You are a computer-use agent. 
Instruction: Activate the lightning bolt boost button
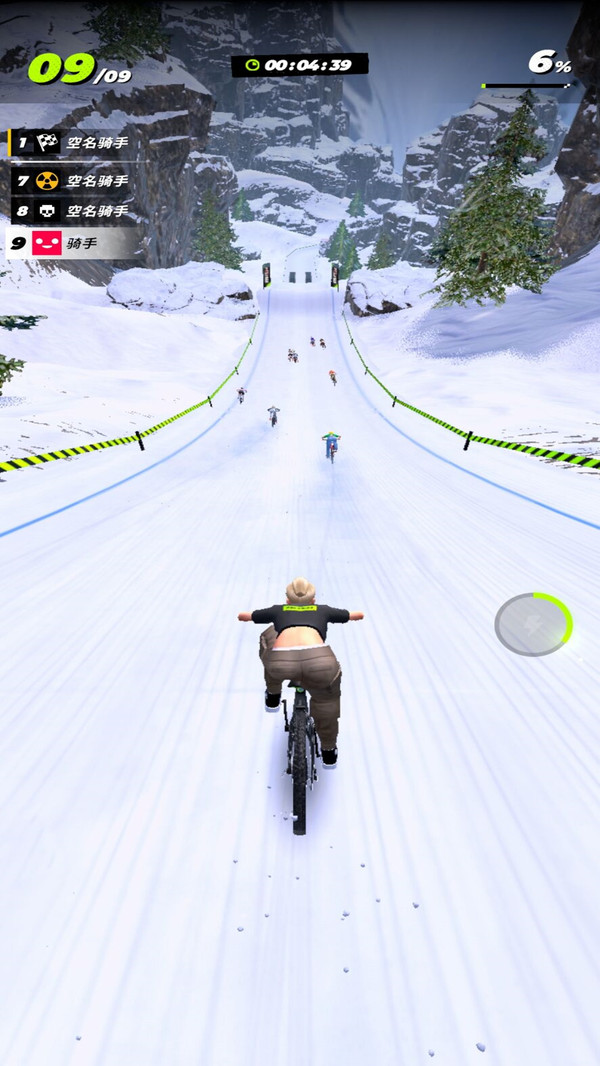533,624
